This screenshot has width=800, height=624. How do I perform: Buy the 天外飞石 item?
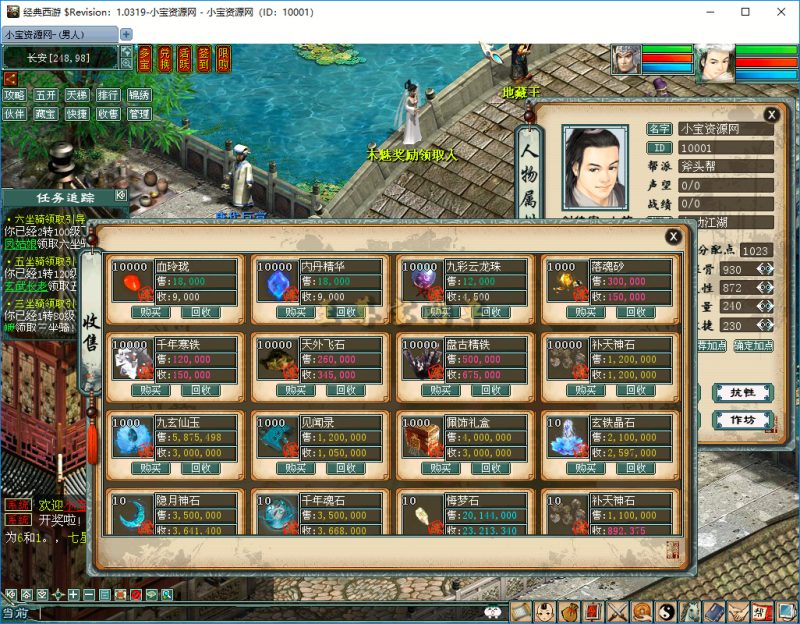point(297,390)
